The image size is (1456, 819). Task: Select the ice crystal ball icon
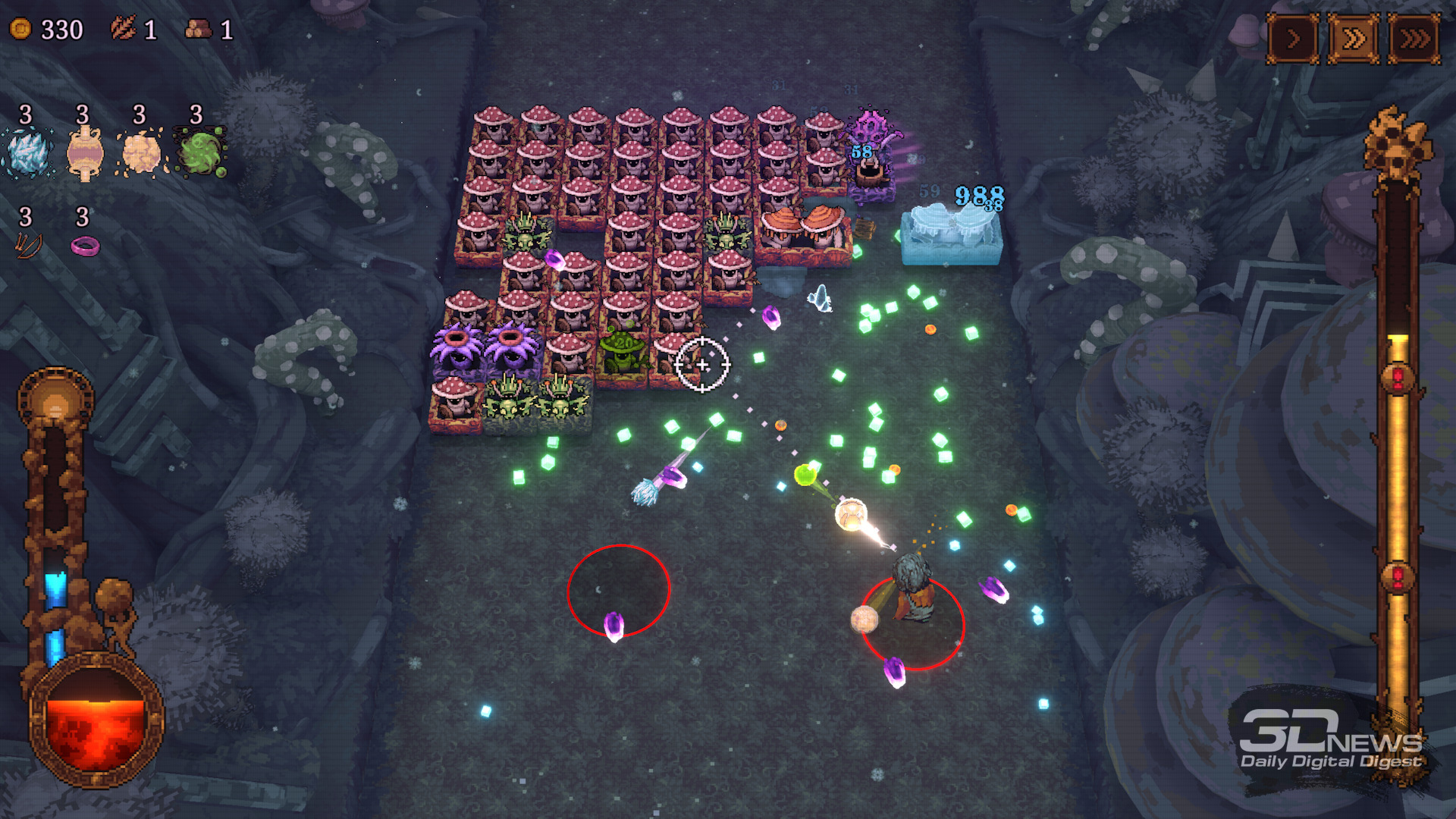[28, 152]
